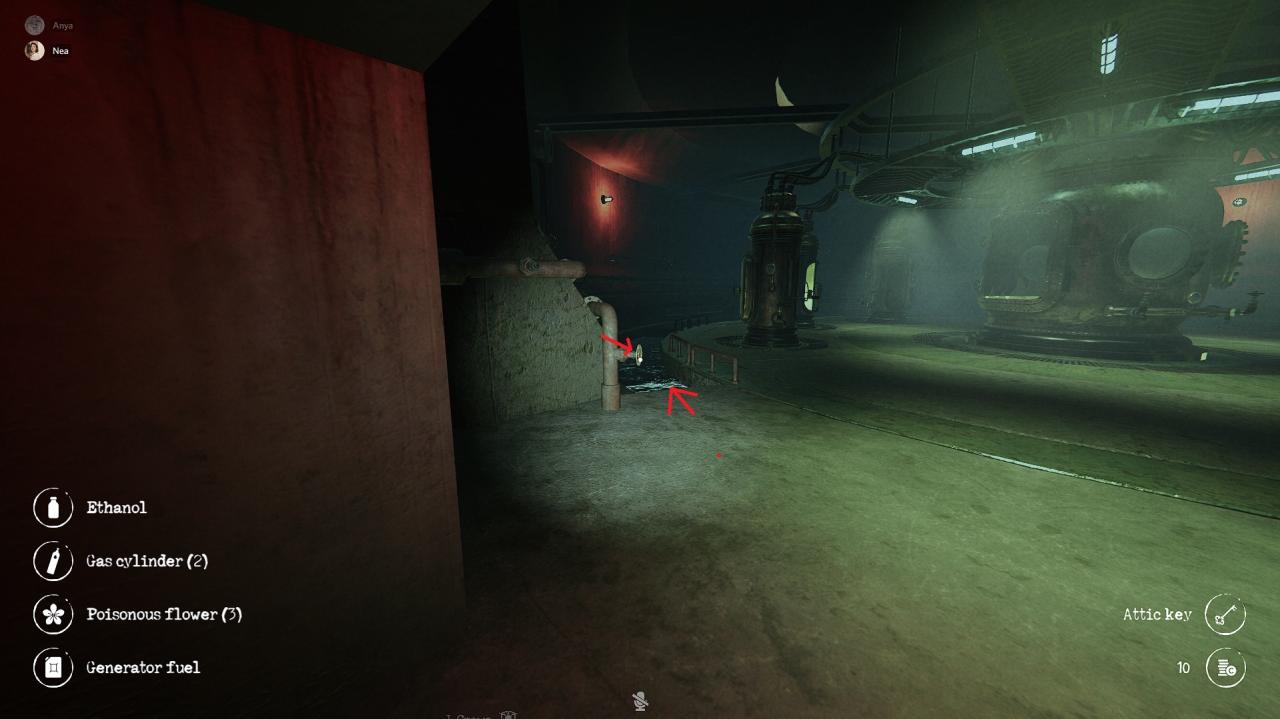Select the Ethanol inventory item
The image size is (1280, 719).
pos(53,508)
